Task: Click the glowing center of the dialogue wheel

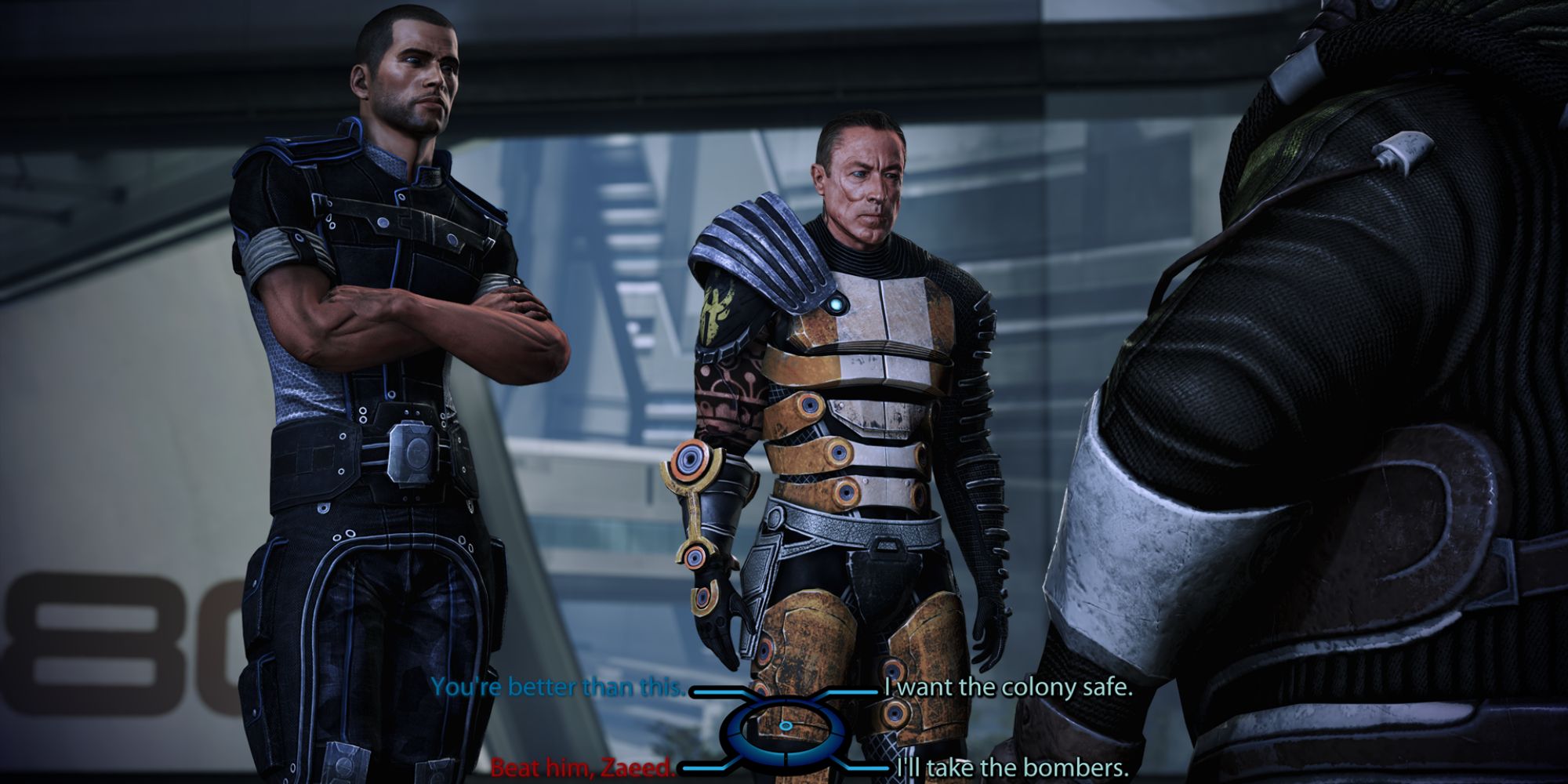Action: pos(785,726)
